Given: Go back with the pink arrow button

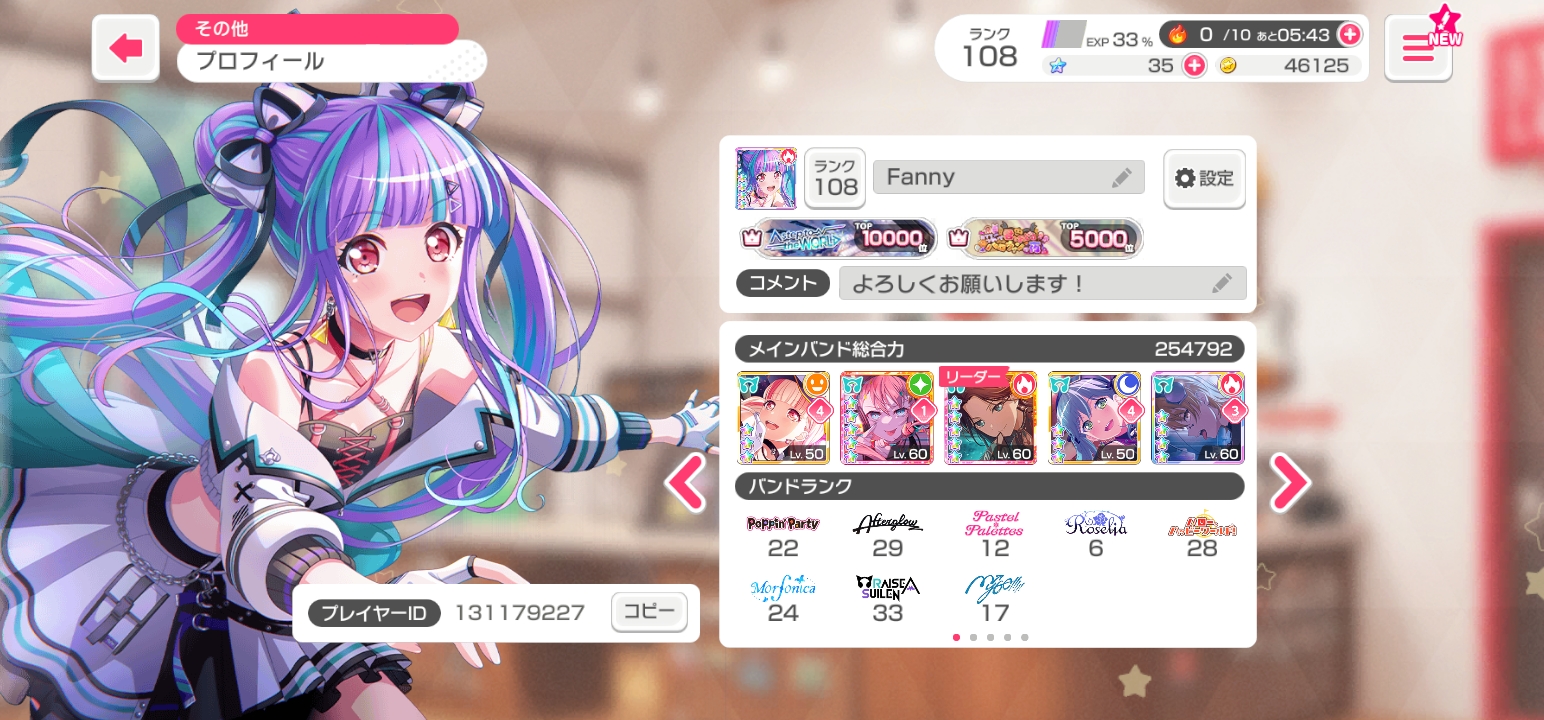Looking at the screenshot, I should pos(126,48).
